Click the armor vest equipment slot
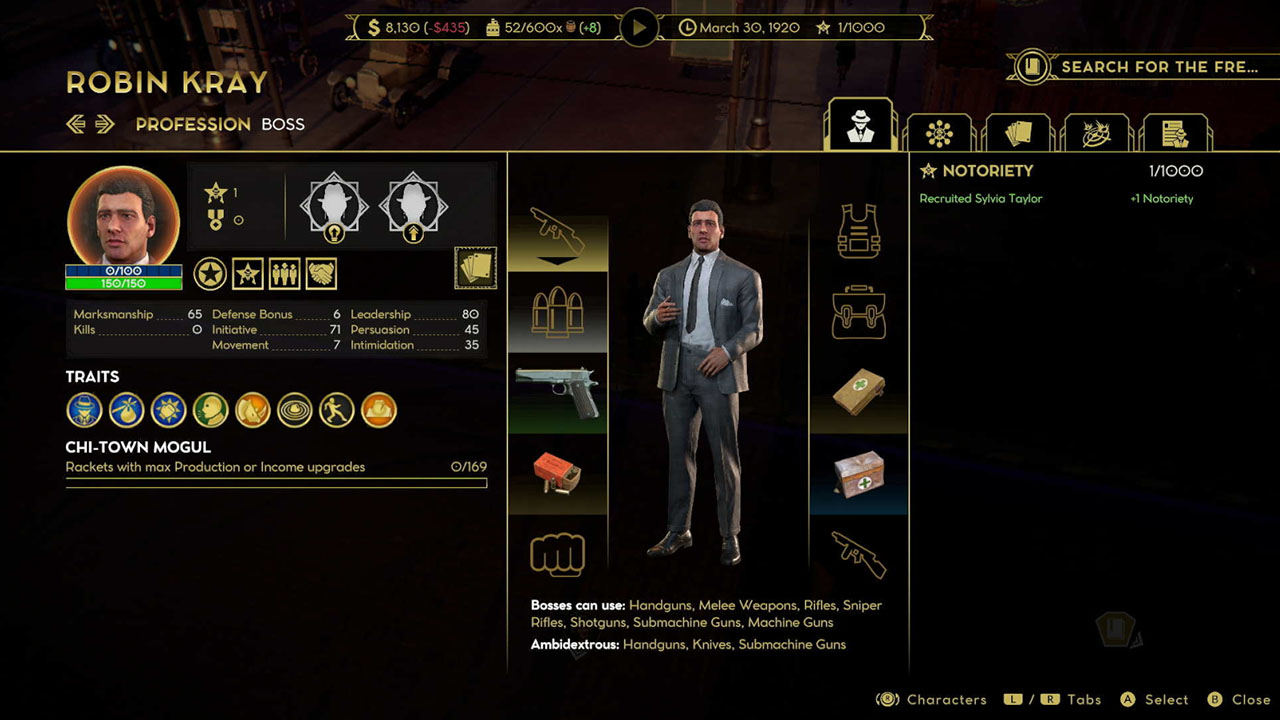 pos(858,230)
